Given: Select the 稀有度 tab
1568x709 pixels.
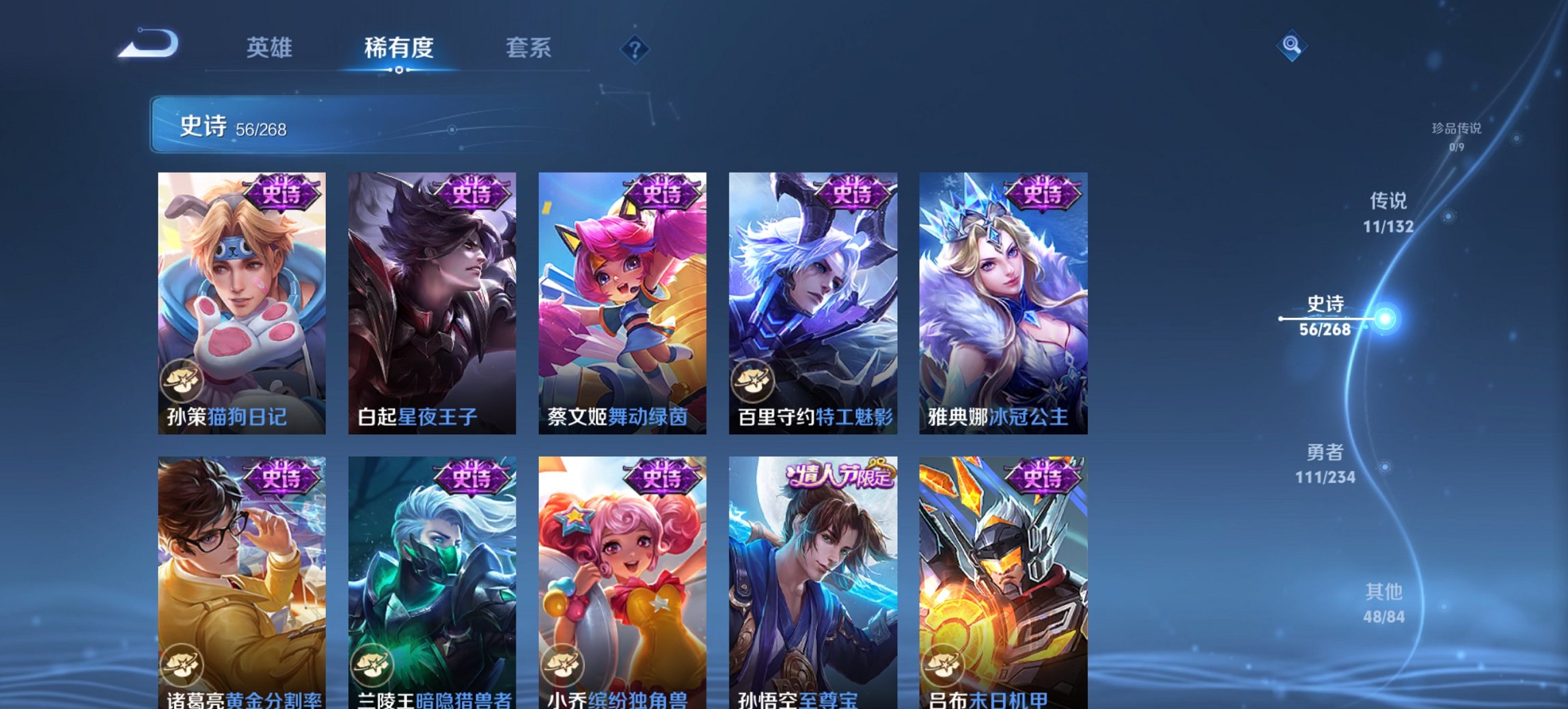Looking at the screenshot, I should (400, 48).
